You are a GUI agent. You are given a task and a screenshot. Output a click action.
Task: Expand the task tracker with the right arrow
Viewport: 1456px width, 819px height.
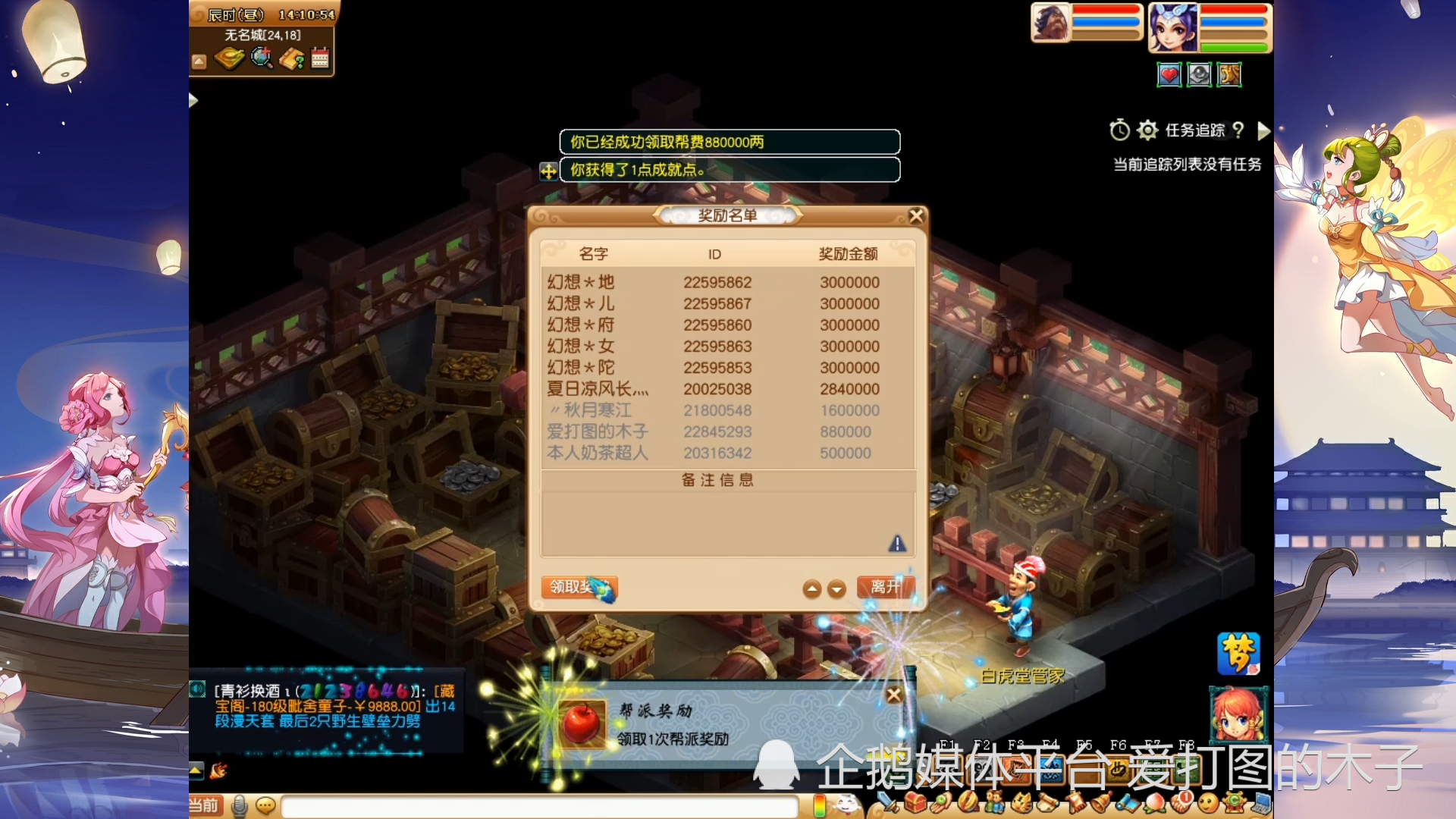[x=1263, y=130]
